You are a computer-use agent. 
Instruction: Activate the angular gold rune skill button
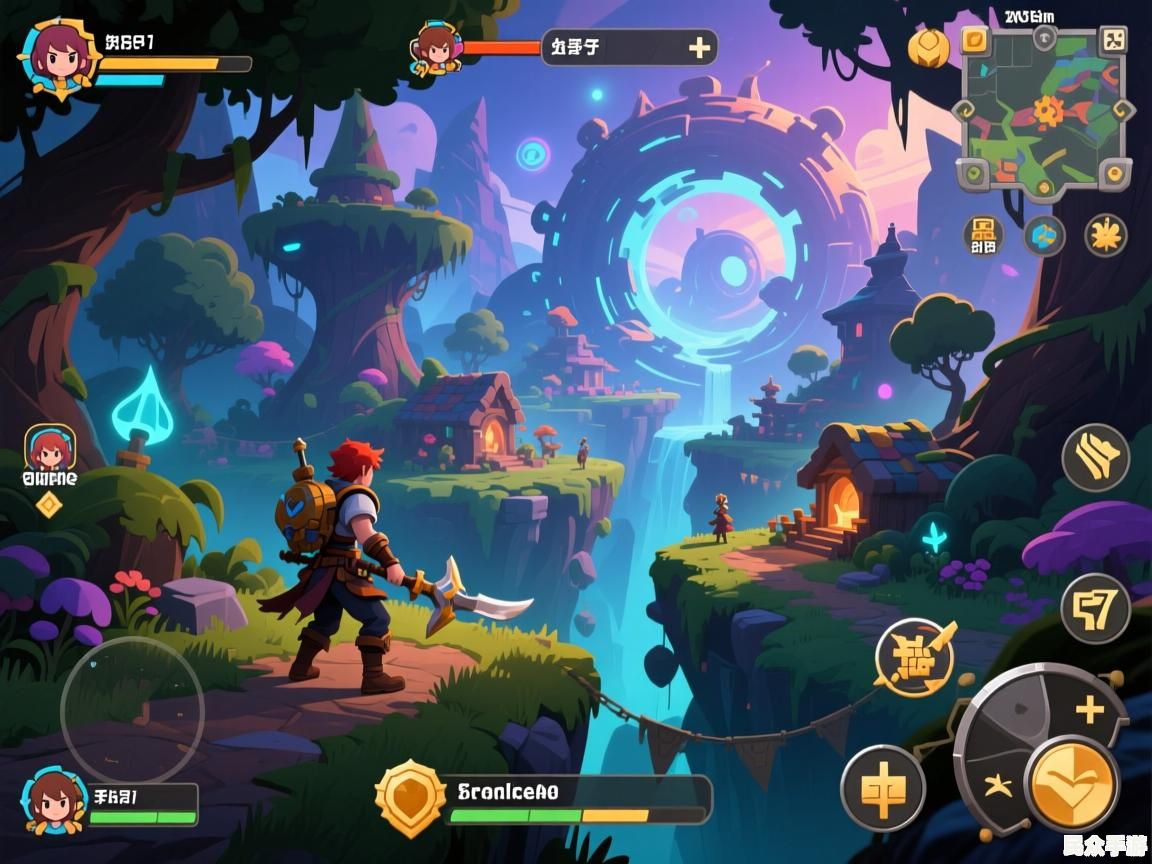1095,608
